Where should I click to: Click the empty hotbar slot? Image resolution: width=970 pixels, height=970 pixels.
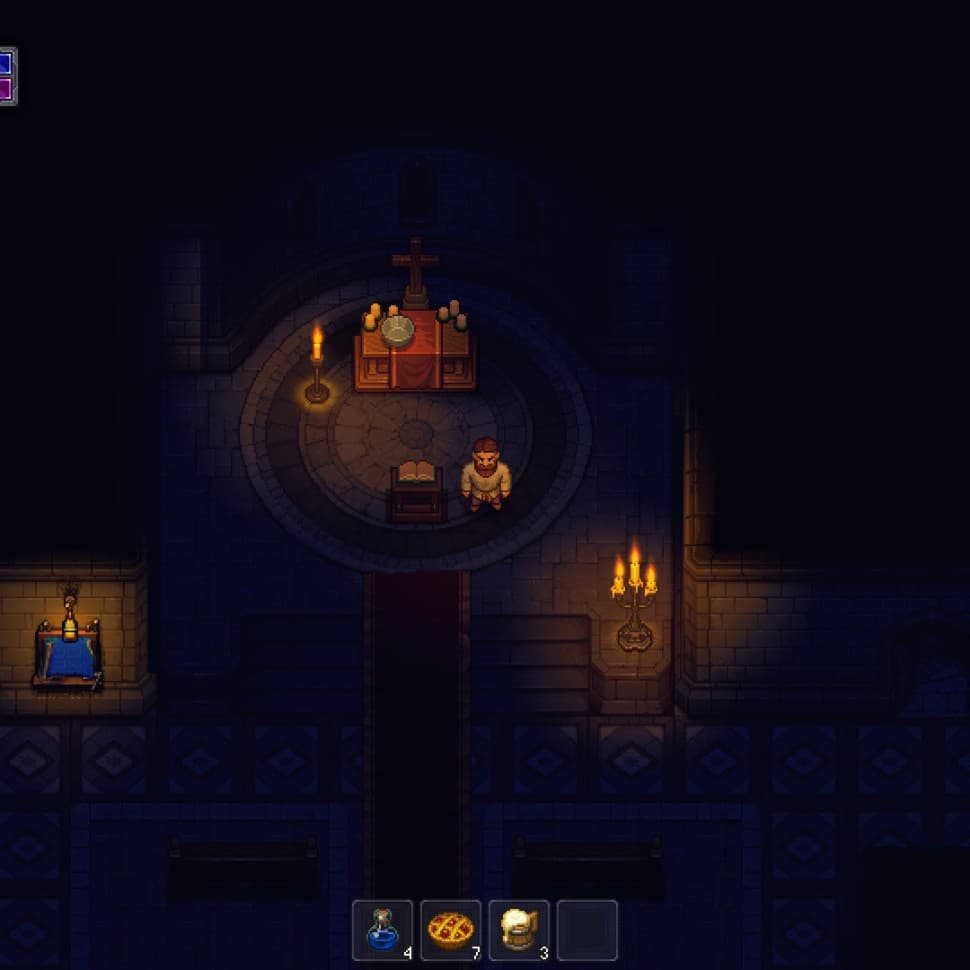[587, 930]
